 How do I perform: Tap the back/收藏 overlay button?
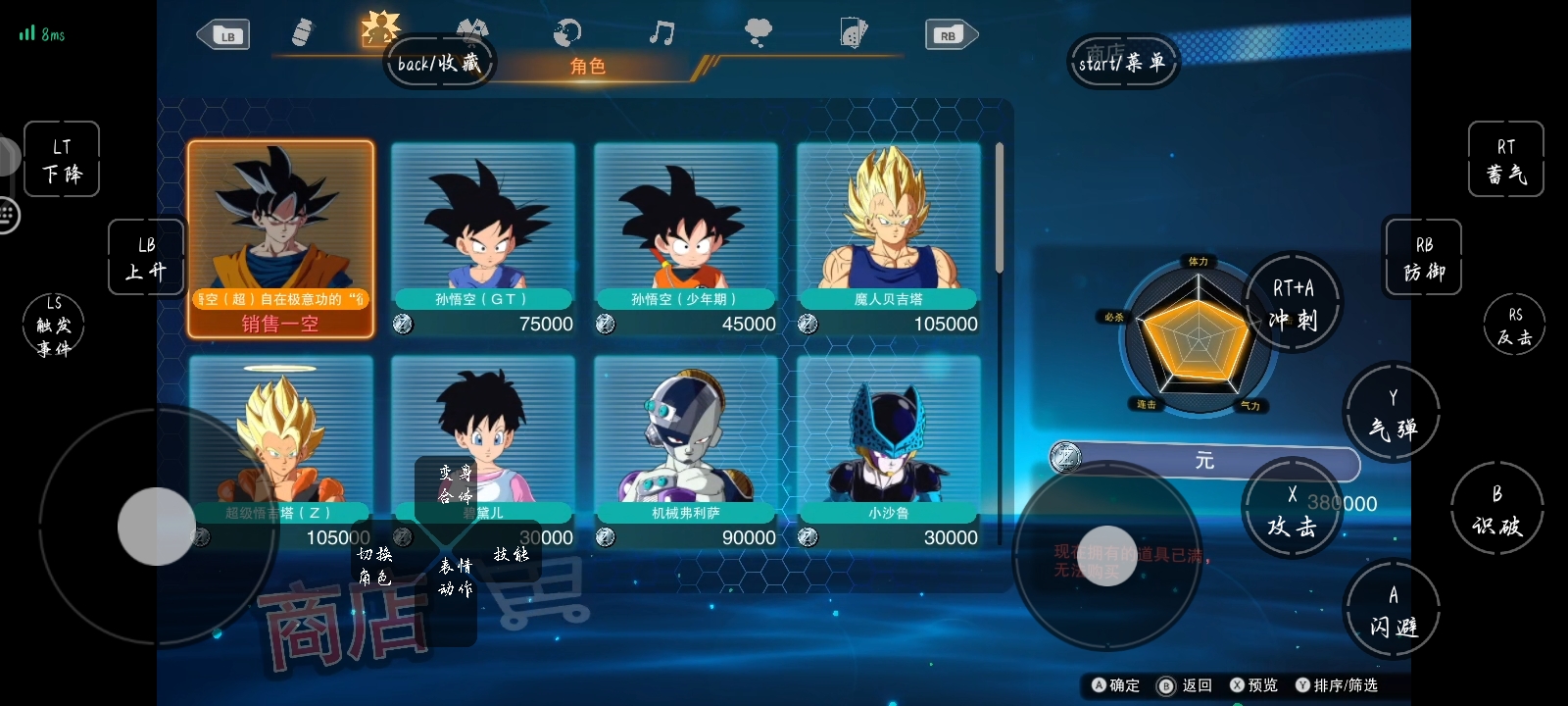pyautogui.click(x=438, y=63)
